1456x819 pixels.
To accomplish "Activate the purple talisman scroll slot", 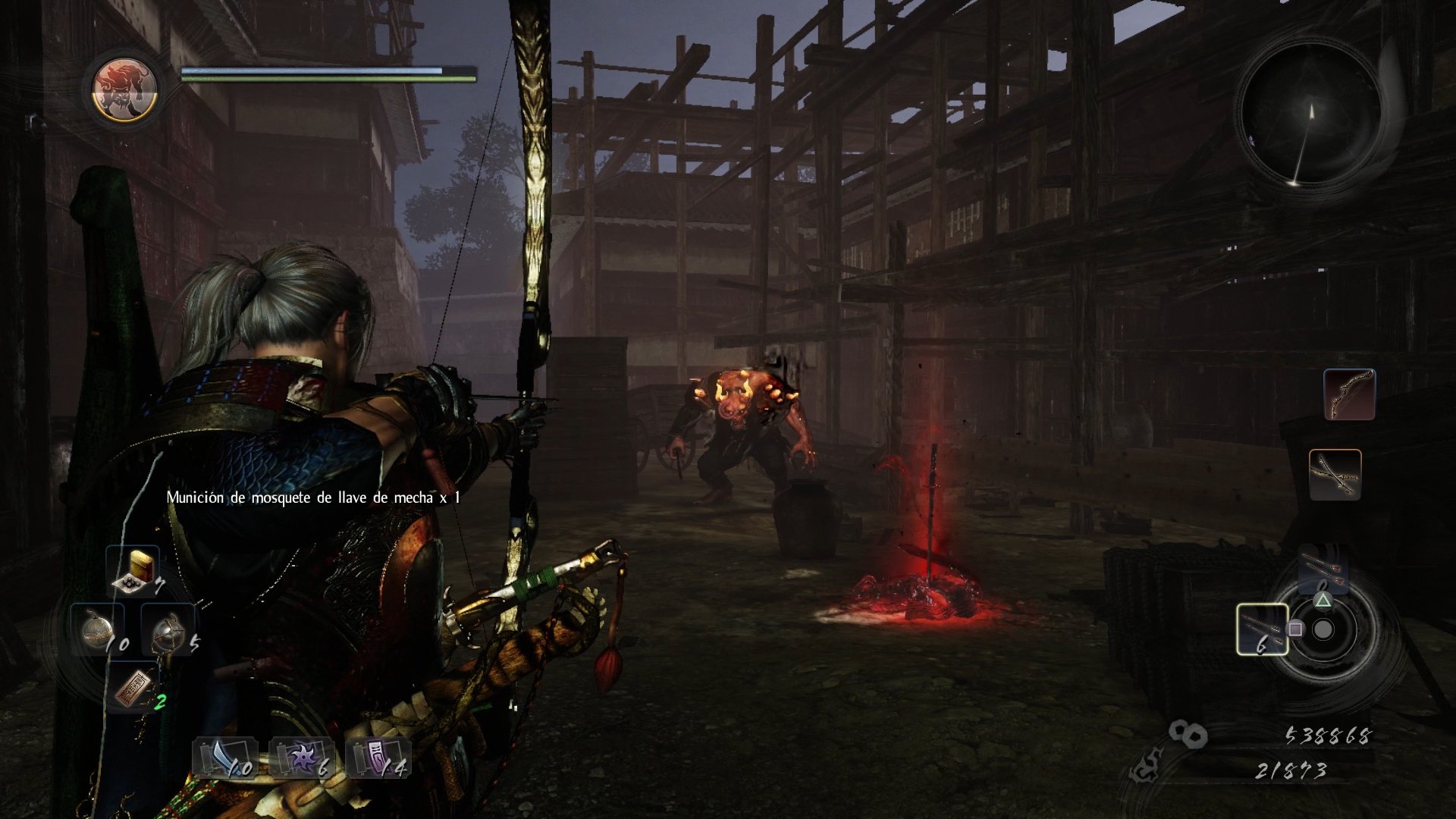I will [x=378, y=757].
